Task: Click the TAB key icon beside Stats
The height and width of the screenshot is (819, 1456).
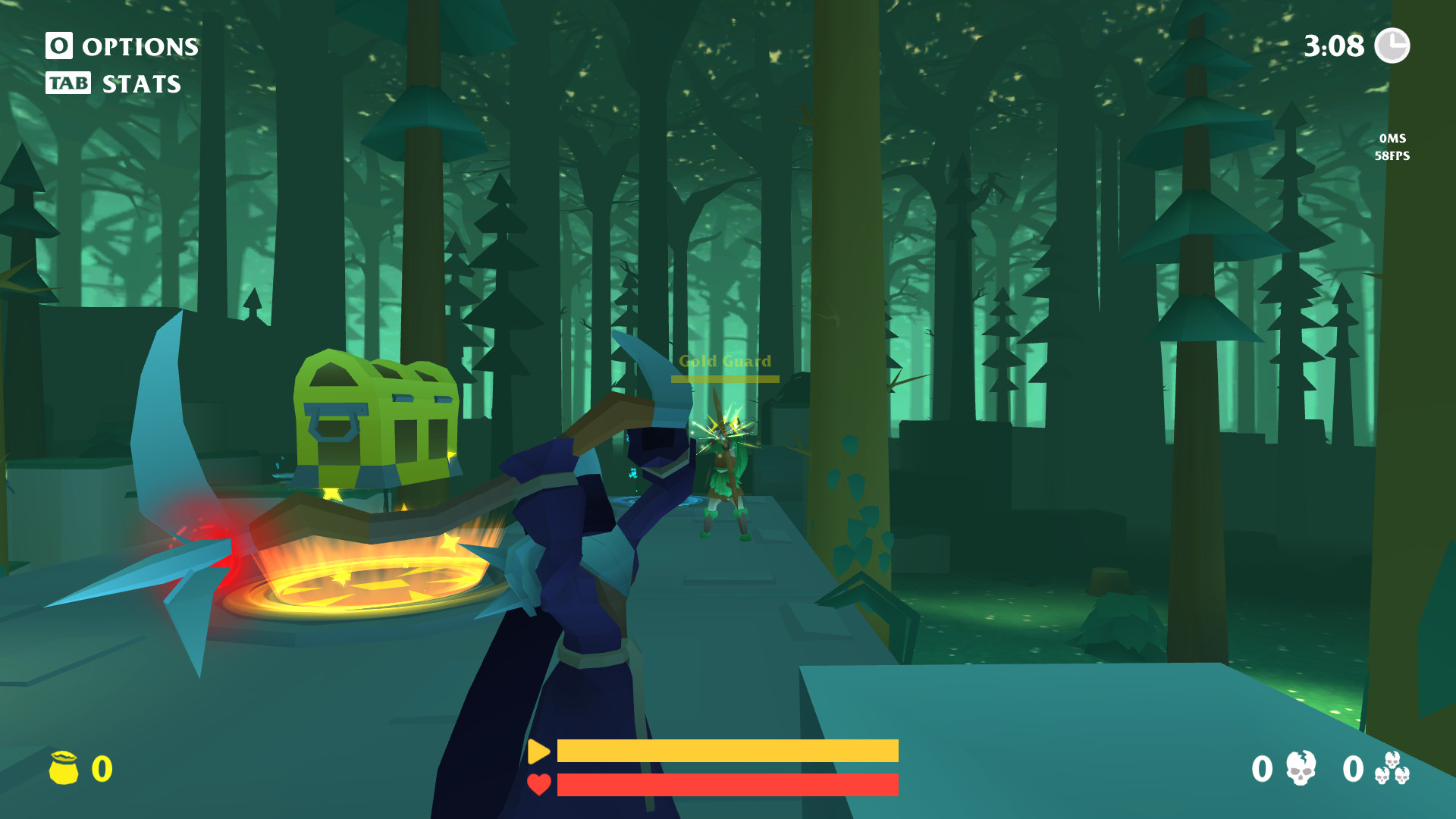Action: click(67, 83)
